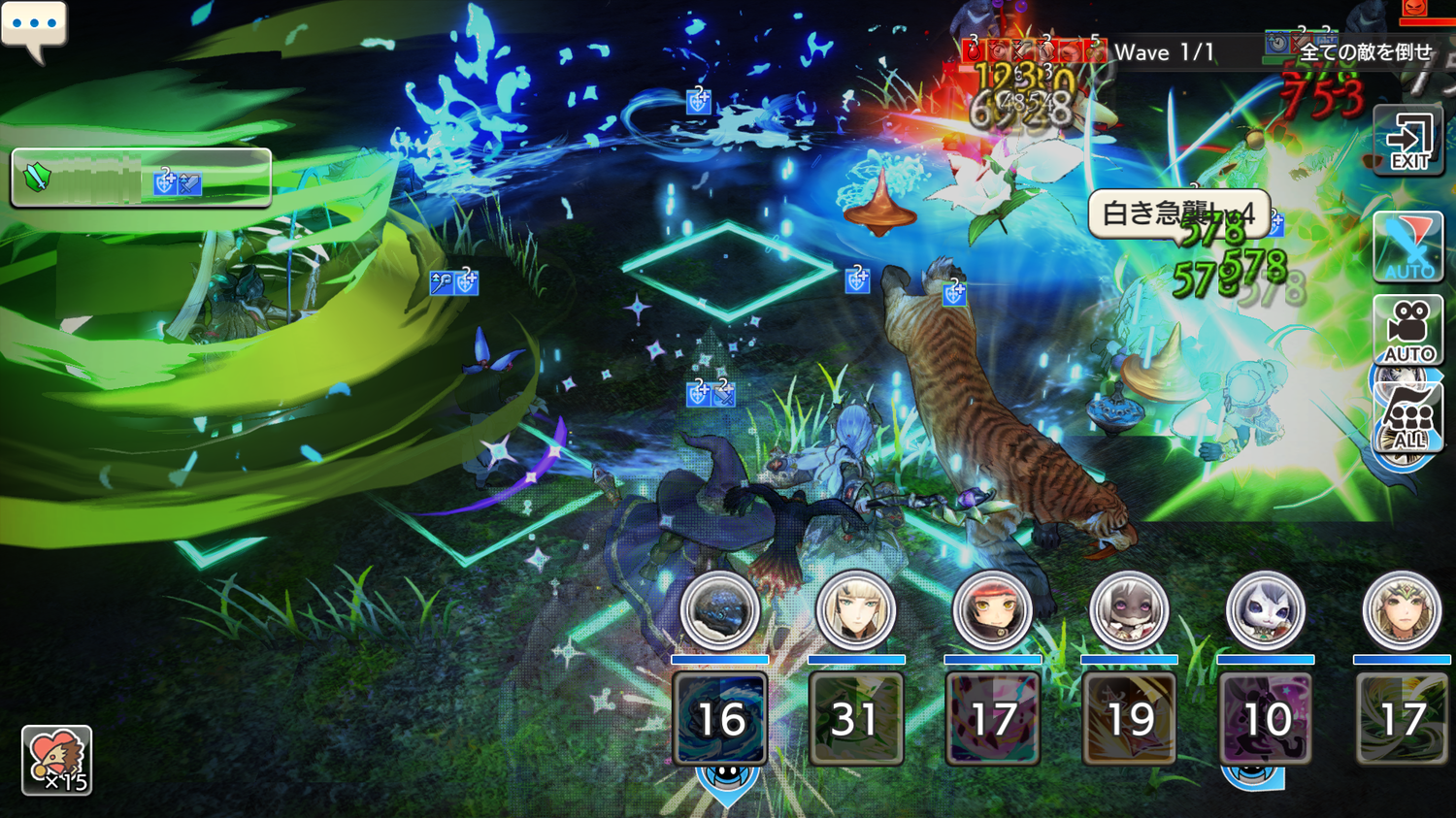The width and height of the screenshot is (1456, 818).
Task: Toggle the AUTO camera button
Action: 1408,332
